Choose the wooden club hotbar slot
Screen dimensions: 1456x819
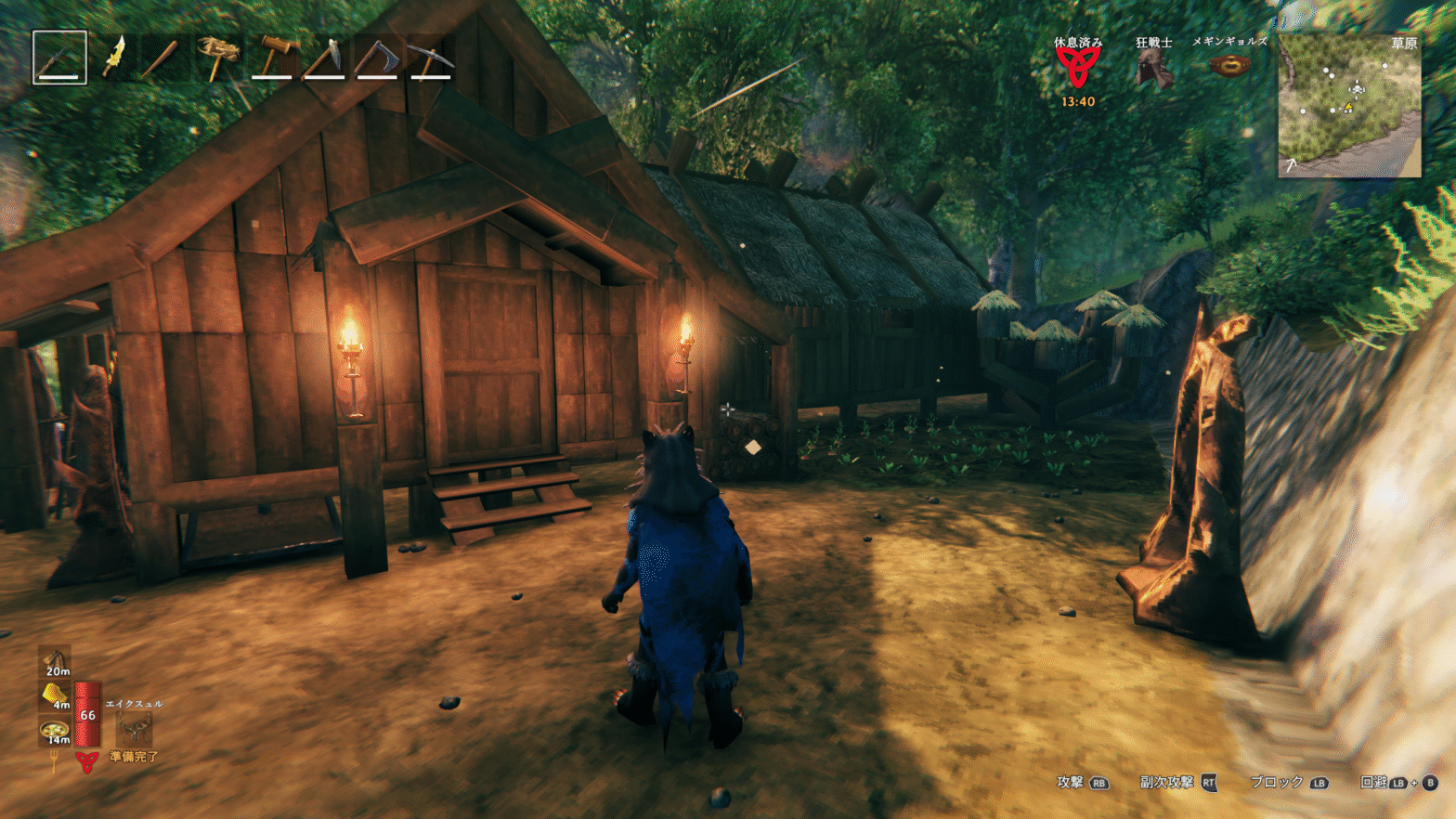click(165, 58)
